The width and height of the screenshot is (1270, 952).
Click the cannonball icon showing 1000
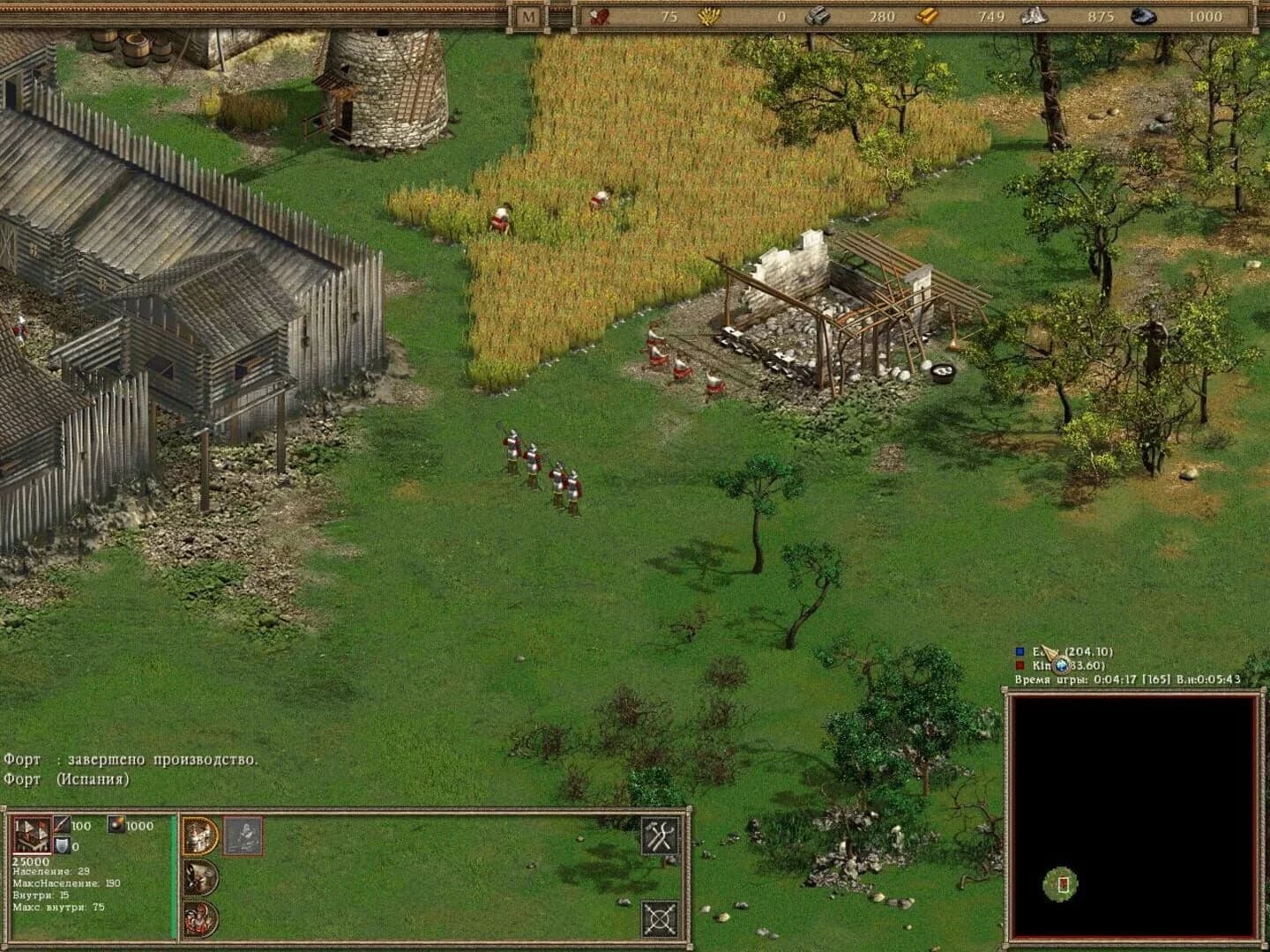tap(116, 826)
